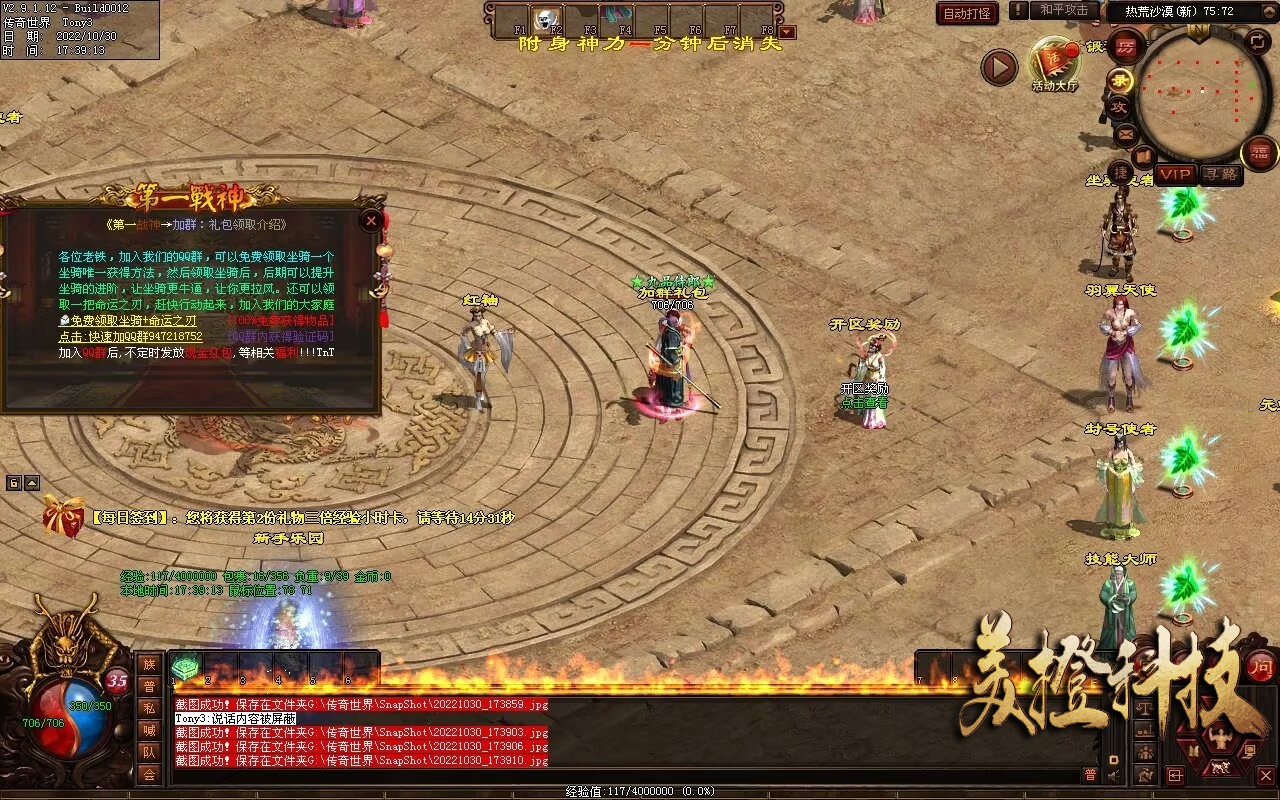Click the 福 welfare button by the minimap
The width and height of the screenshot is (1280, 800).
point(1259,153)
